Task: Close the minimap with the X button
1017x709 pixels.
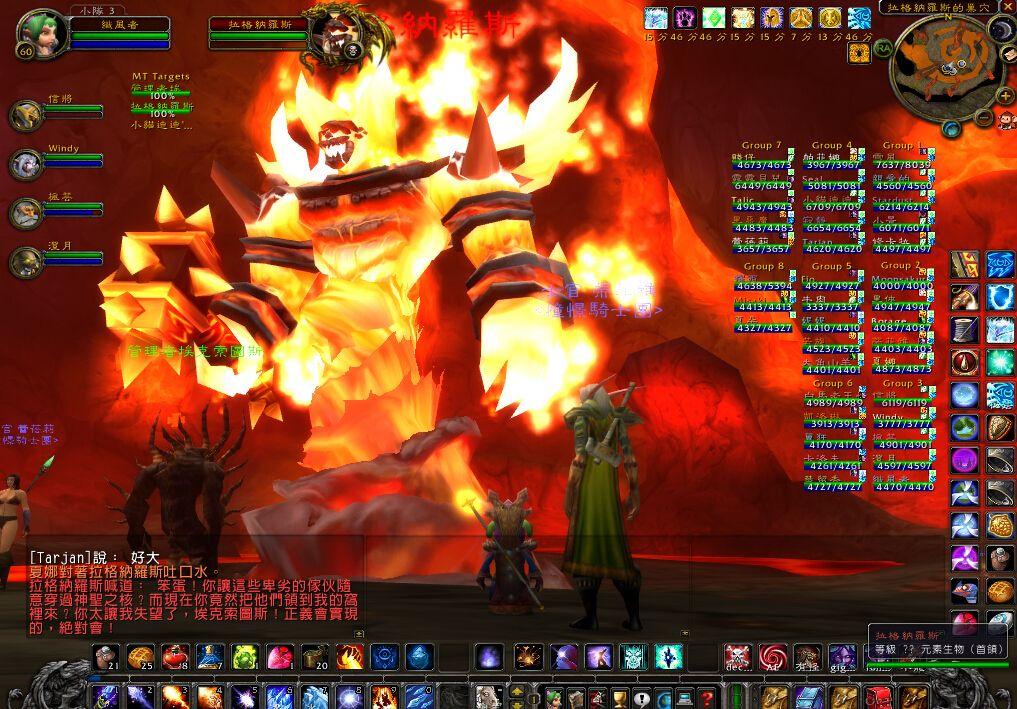Action: point(1006,7)
